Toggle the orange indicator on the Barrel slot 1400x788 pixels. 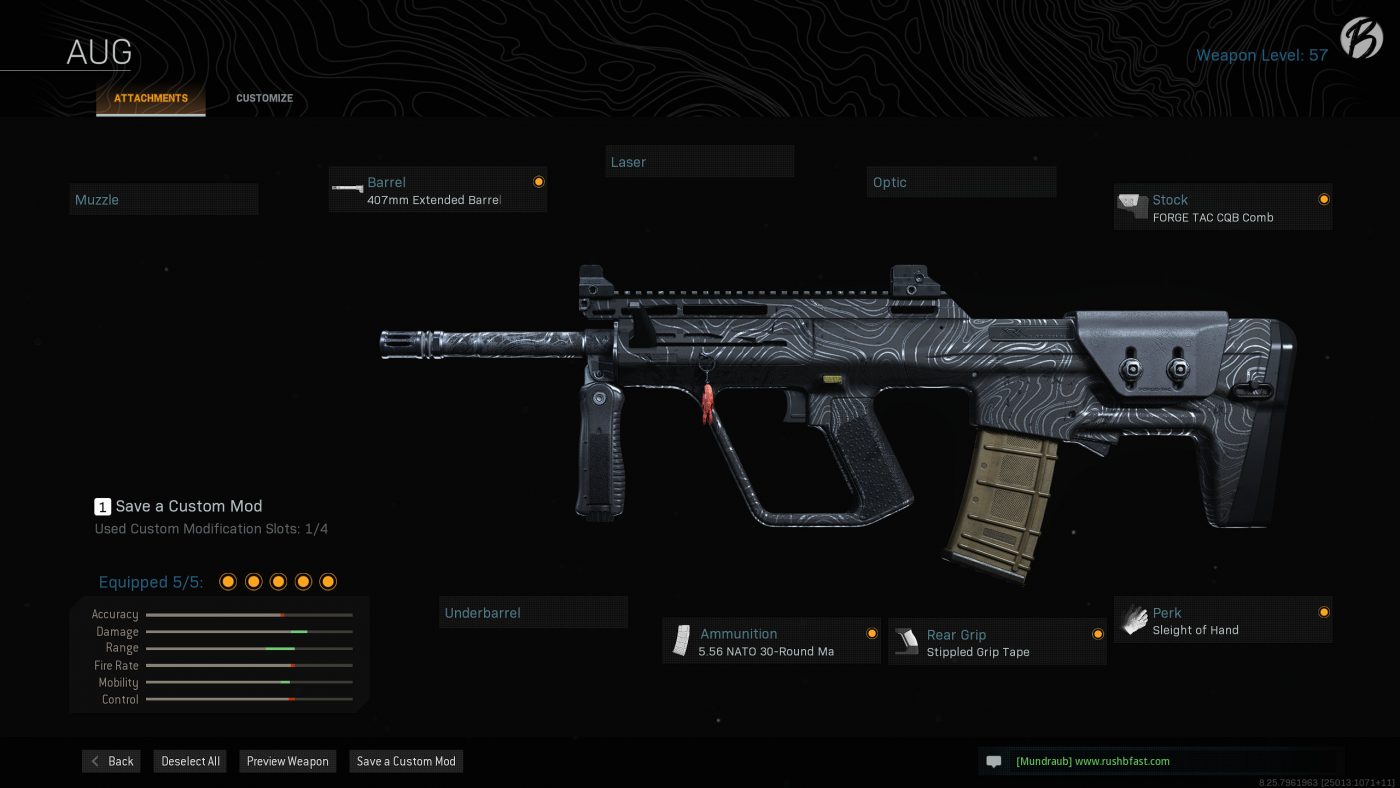click(538, 181)
